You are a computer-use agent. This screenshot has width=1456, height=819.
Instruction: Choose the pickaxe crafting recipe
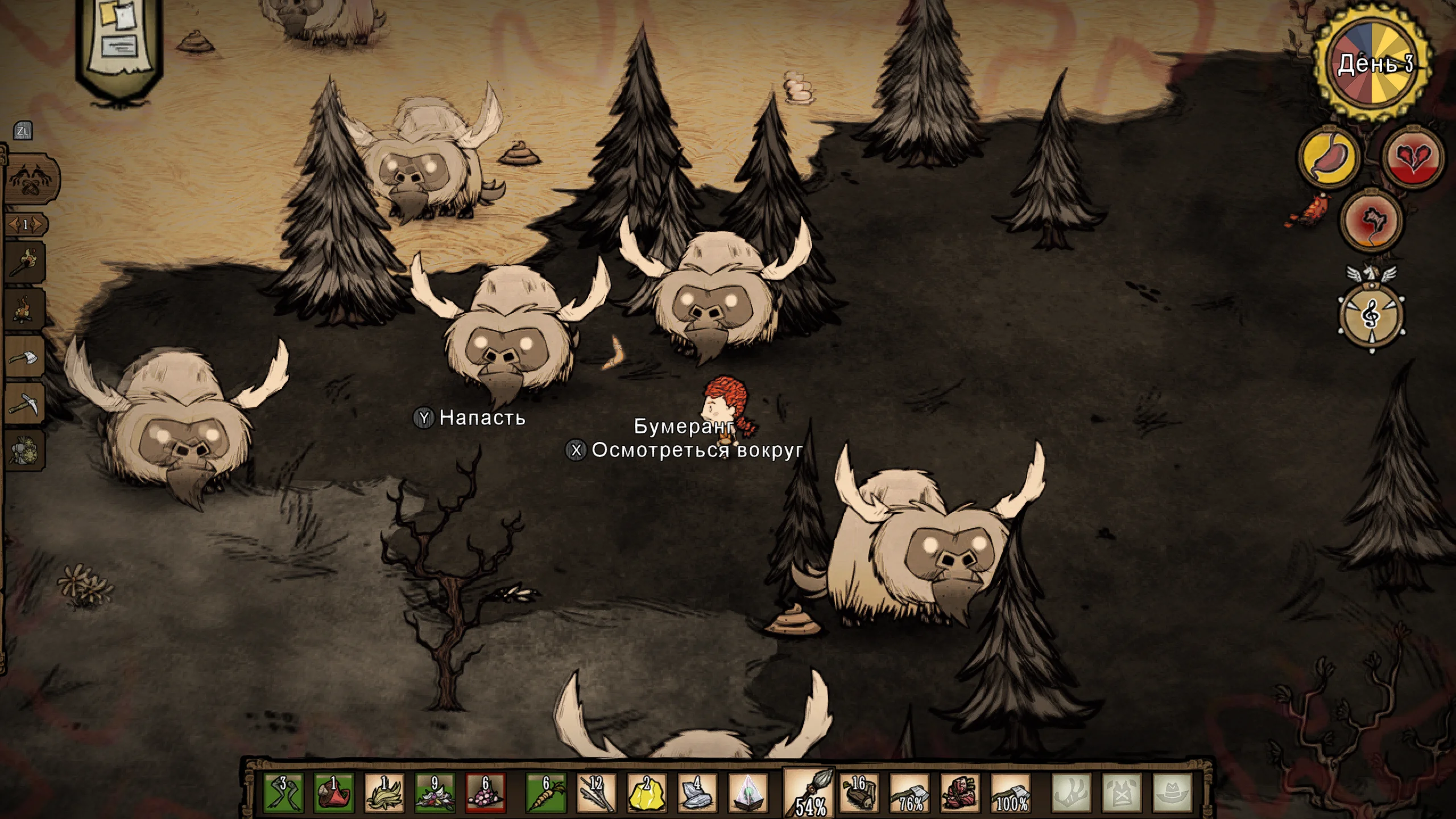tap(26, 404)
